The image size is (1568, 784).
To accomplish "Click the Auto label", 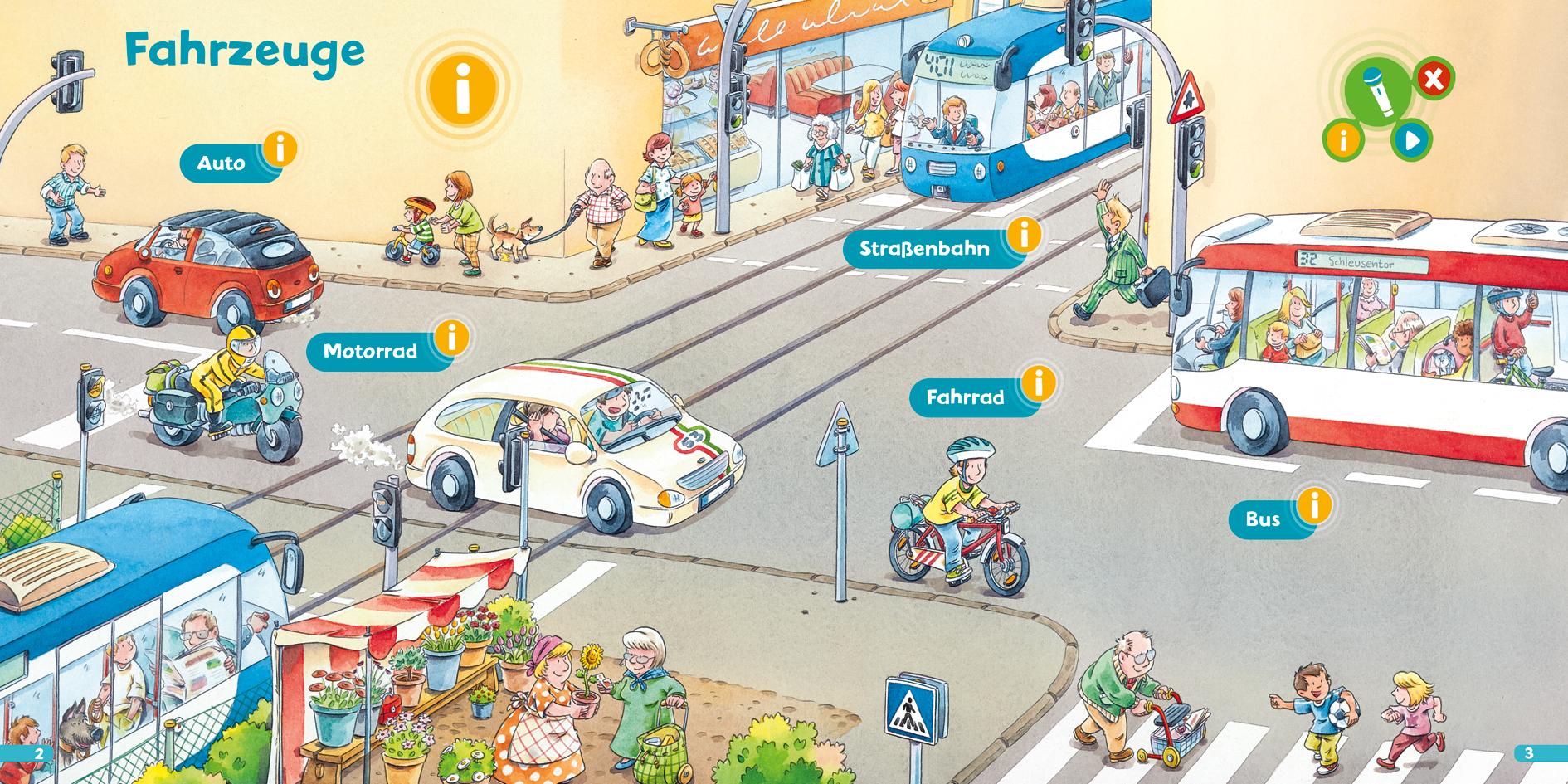I will coord(221,163).
